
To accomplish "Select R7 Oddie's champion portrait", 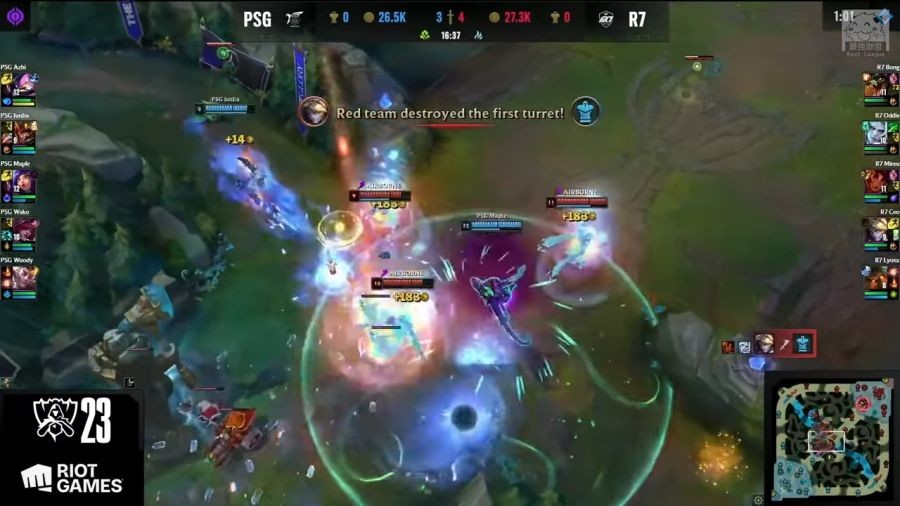I will tap(876, 133).
